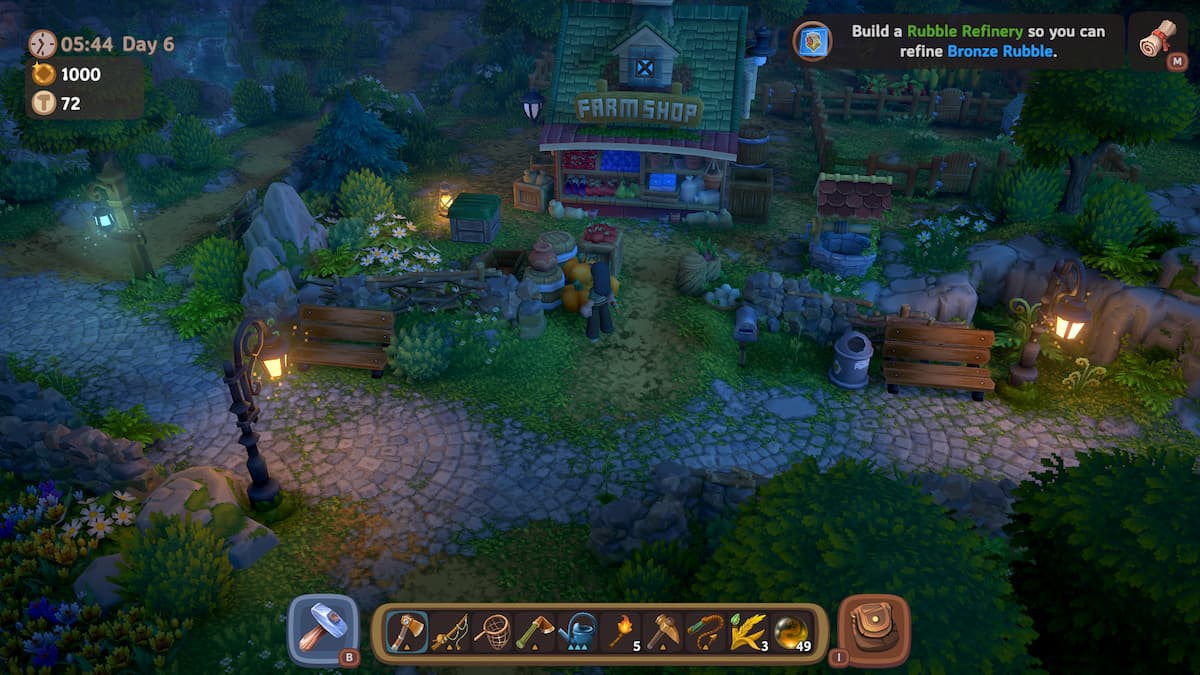The width and height of the screenshot is (1200, 675).
Task: Select the torch stack of five
Action: [x=622, y=632]
